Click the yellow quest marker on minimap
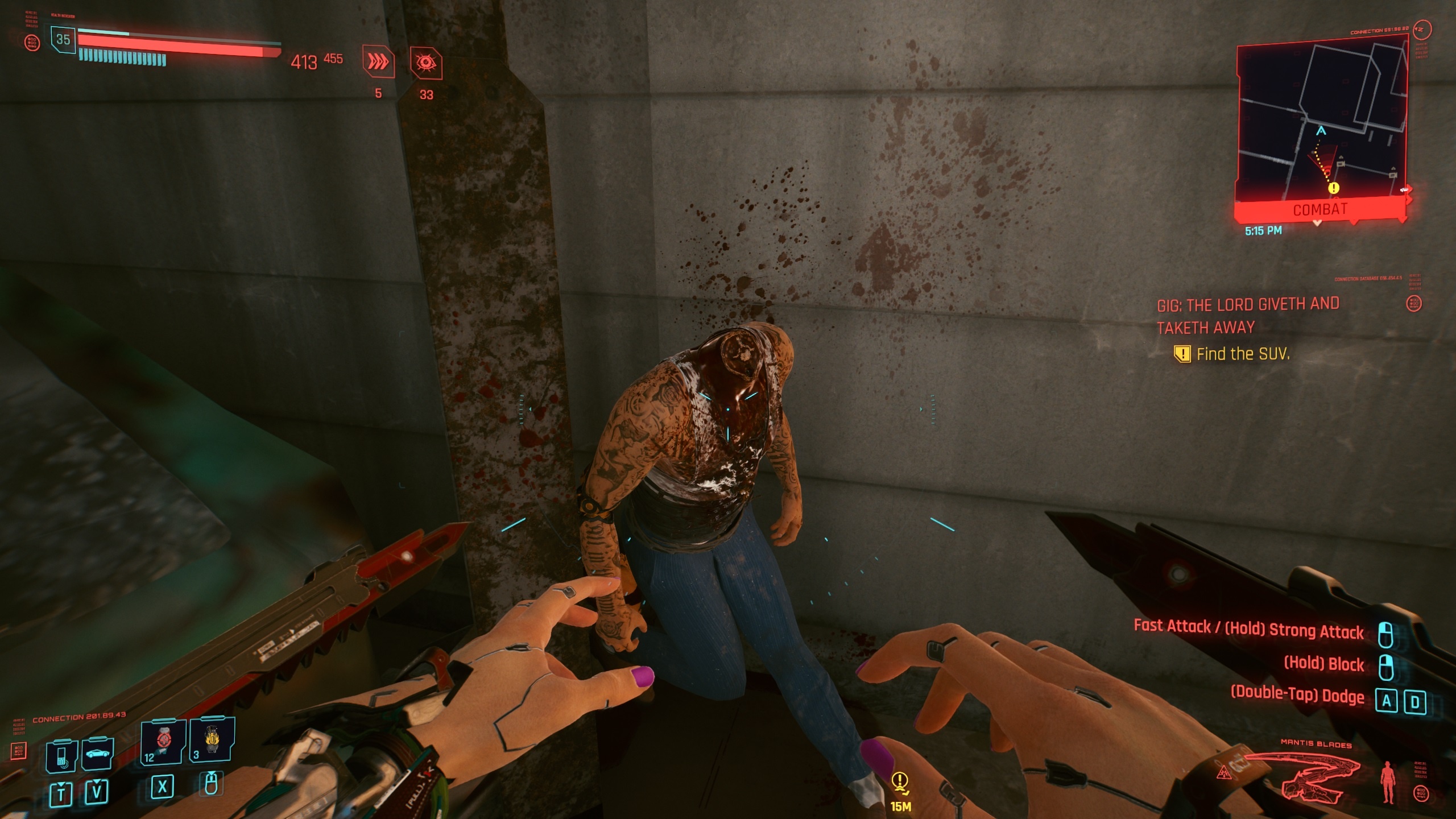The height and width of the screenshot is (819, 1456). pos(1333,188)
